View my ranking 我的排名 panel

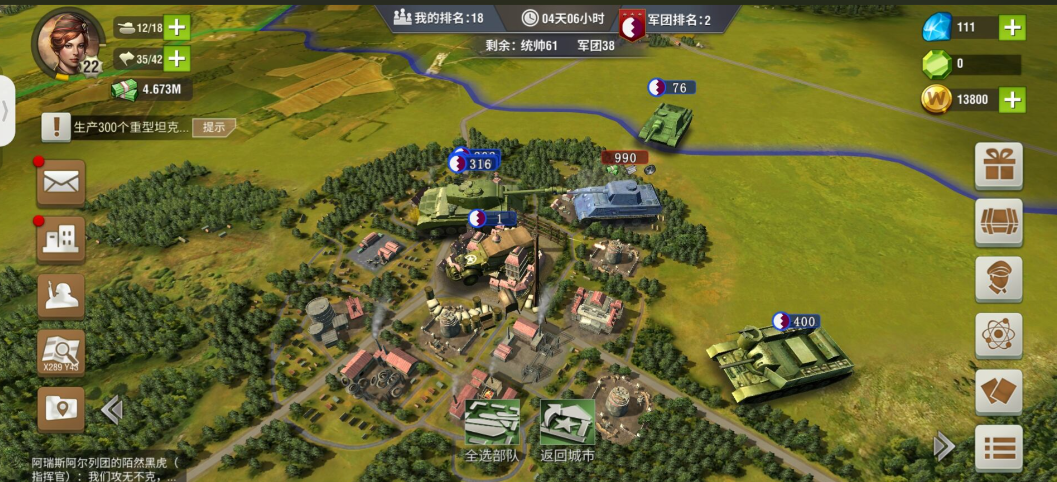pyautogui.click(x=452, y=18)
